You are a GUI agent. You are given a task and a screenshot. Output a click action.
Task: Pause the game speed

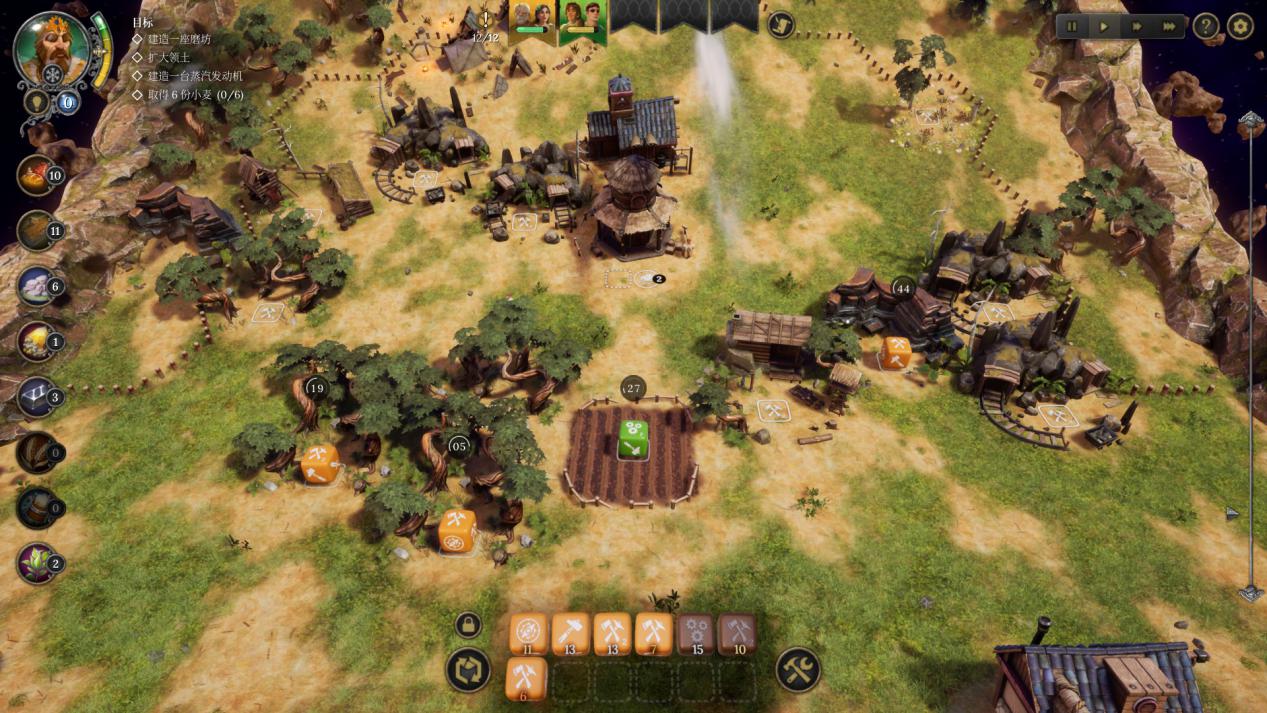coord(1072,27)
